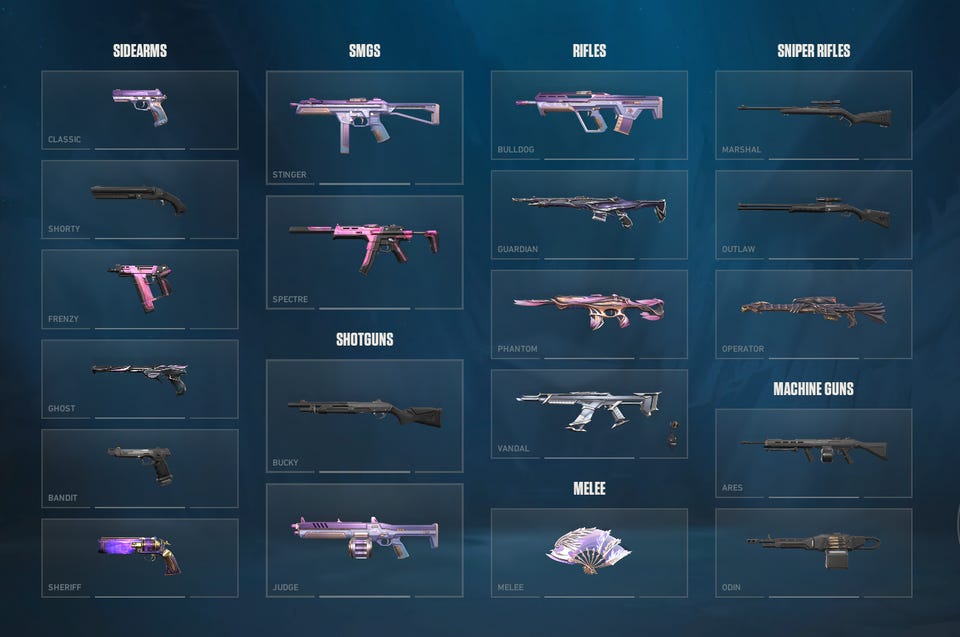Screen dimensions: 960x637
Task: Open the Phantom rifle tile
Action: click(x=589, y=314)
